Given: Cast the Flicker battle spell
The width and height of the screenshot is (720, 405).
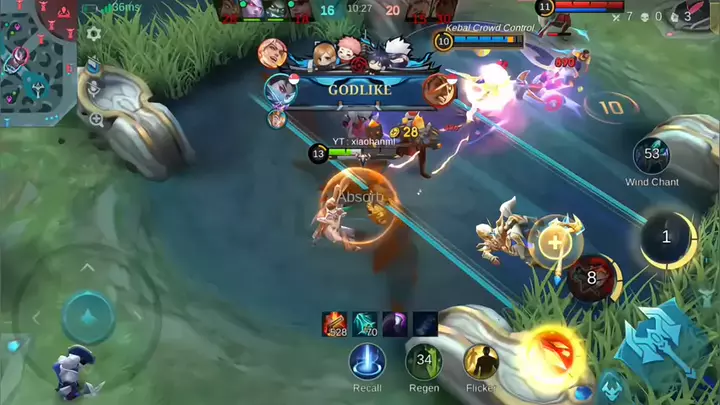Looking at the screenshot, I should [481, 361].
